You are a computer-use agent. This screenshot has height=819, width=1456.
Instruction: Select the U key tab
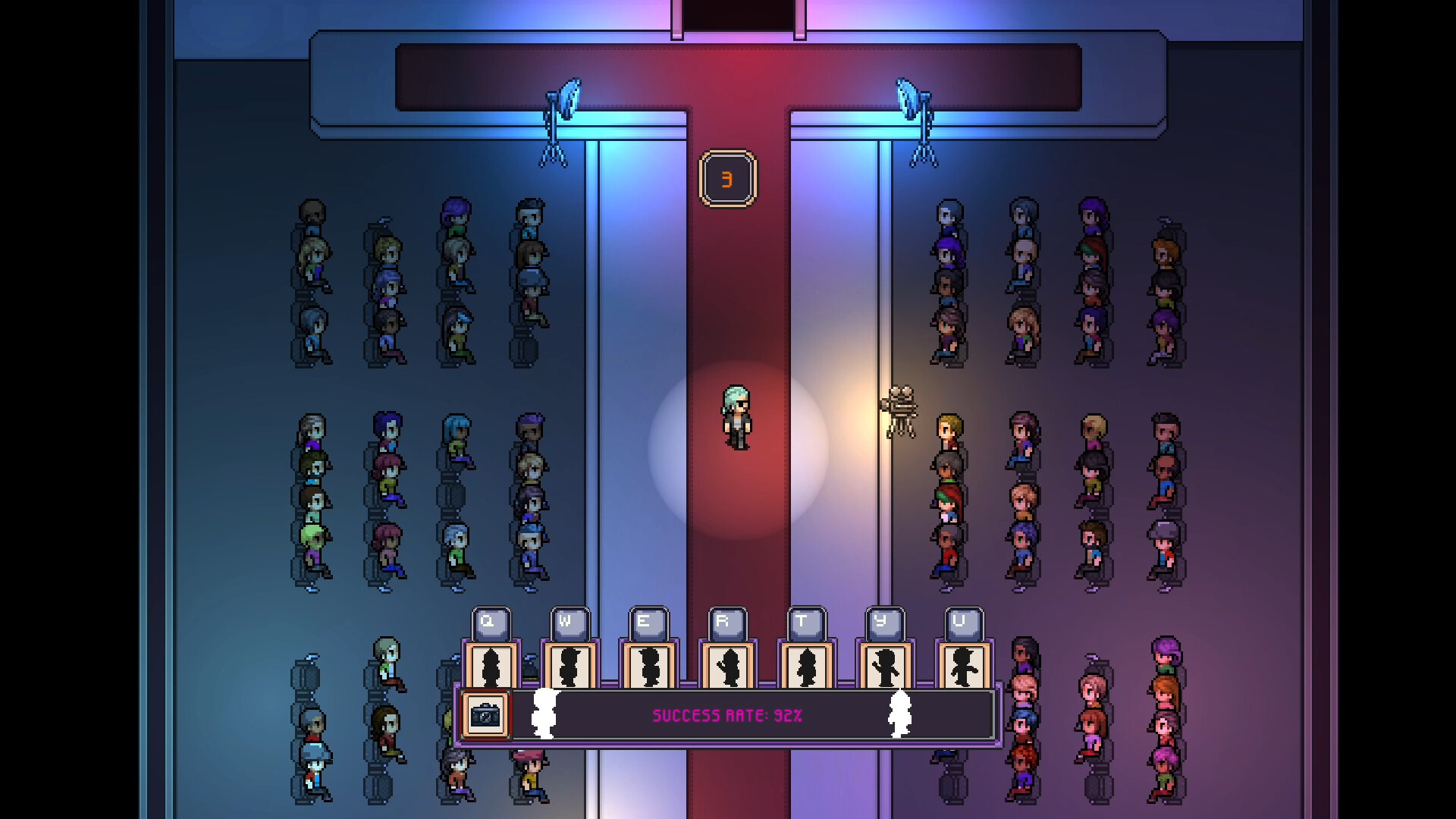[960, 622]
